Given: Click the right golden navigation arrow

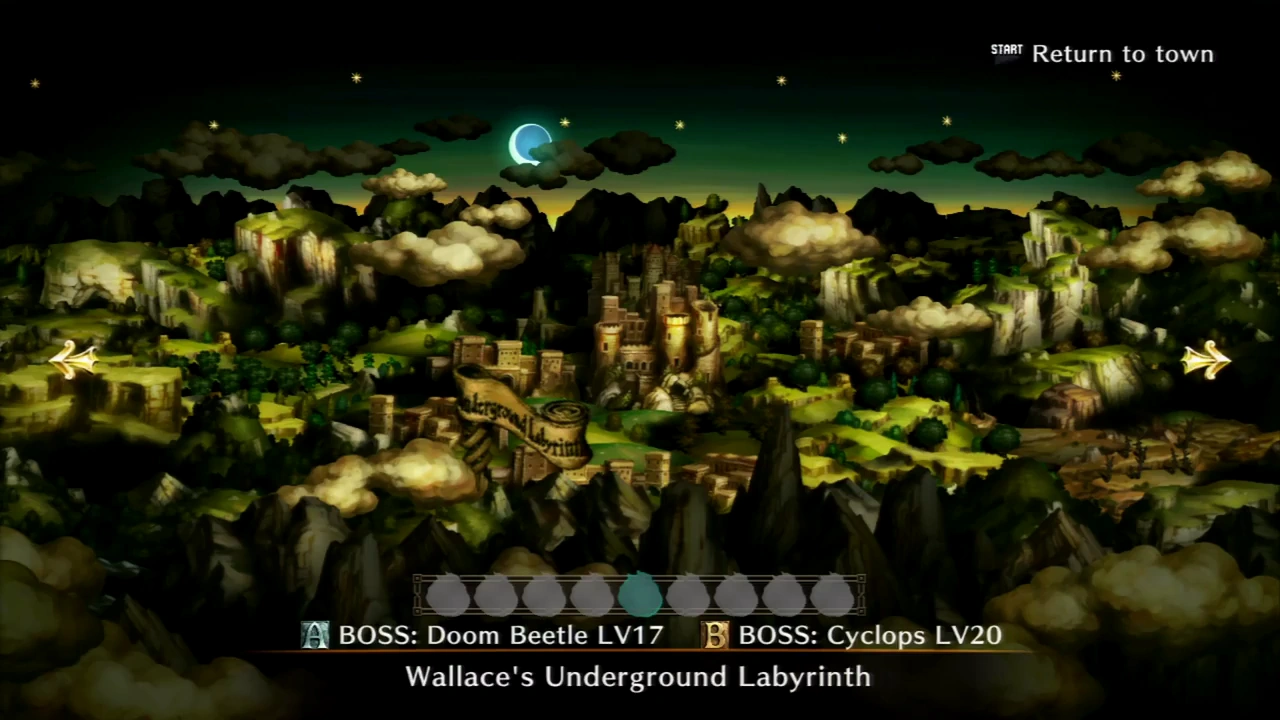Looking at the screenshot, I should [1205, 360].
